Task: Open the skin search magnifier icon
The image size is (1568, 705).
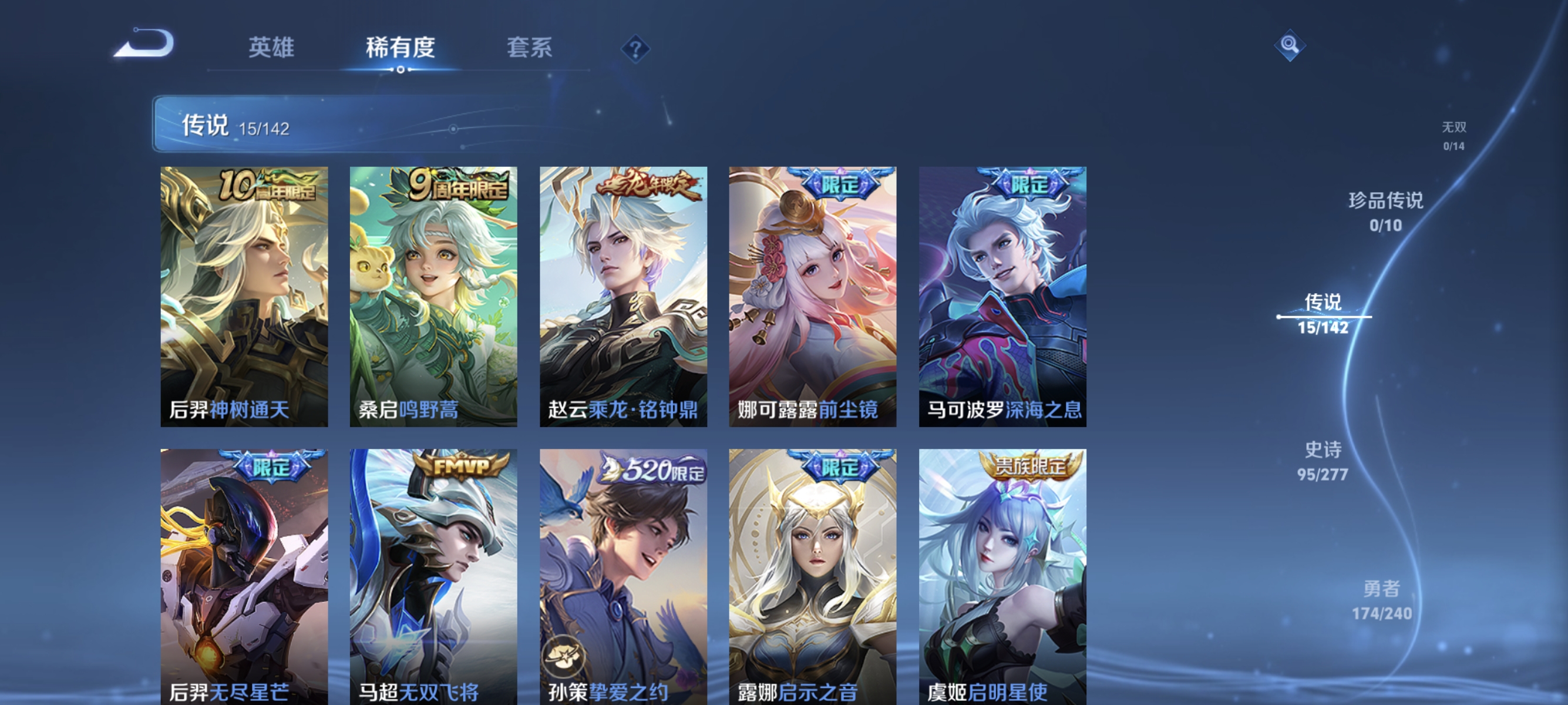Action: 1290,45
